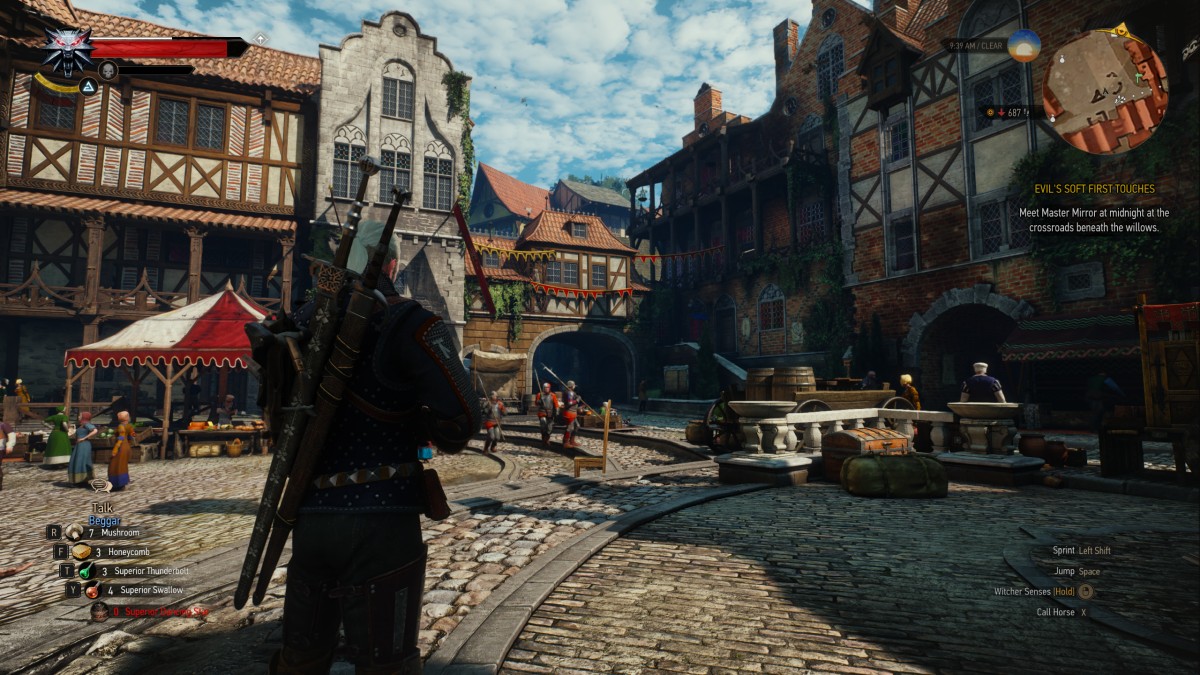Click the Talk speech bubble icon

tap(101, 486)
